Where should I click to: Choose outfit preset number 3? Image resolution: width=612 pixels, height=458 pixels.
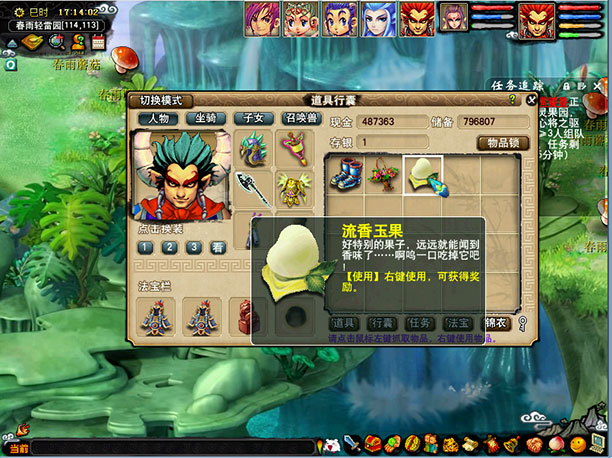(190, 247)
